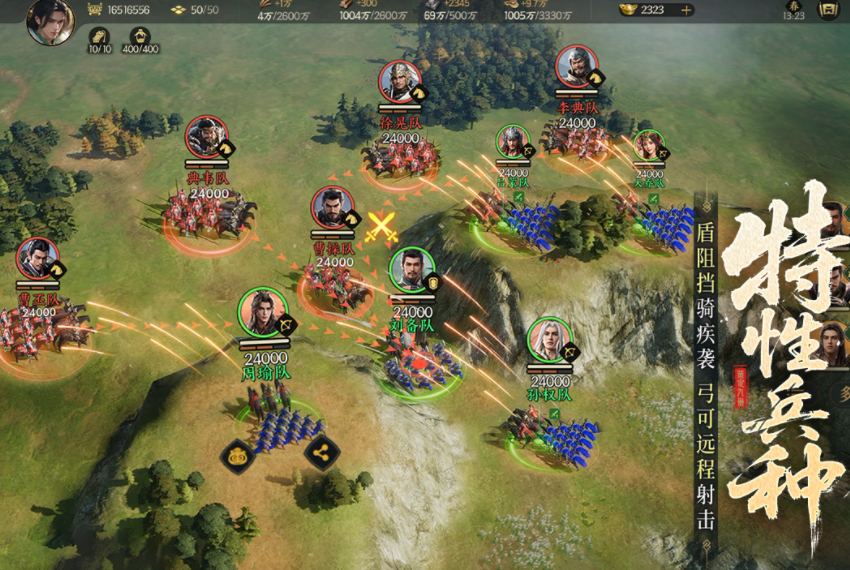Click the share-node button below Zhou Yu's troops

(x=322, y=453)
